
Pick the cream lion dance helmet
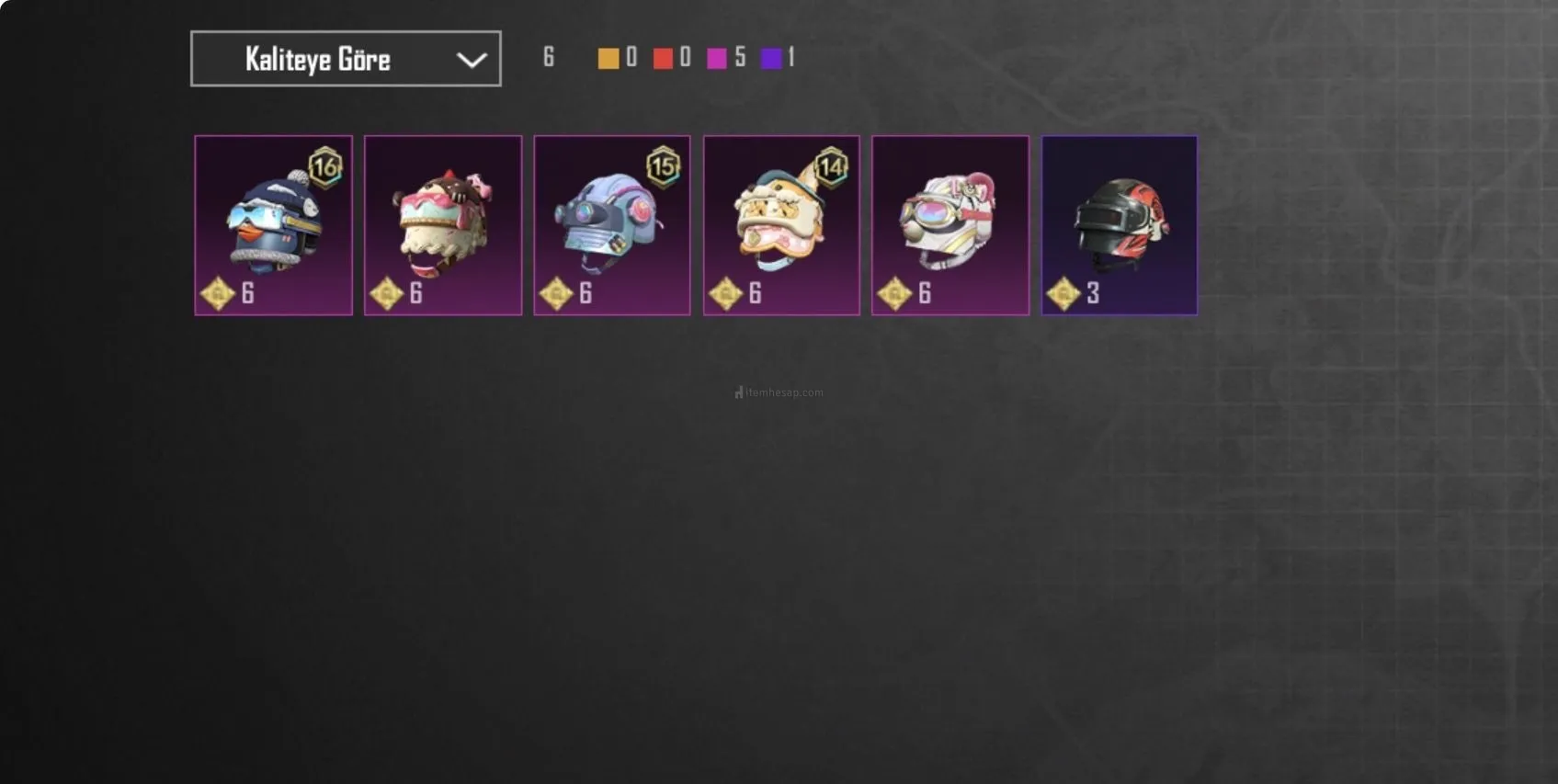tap(781, 225)
